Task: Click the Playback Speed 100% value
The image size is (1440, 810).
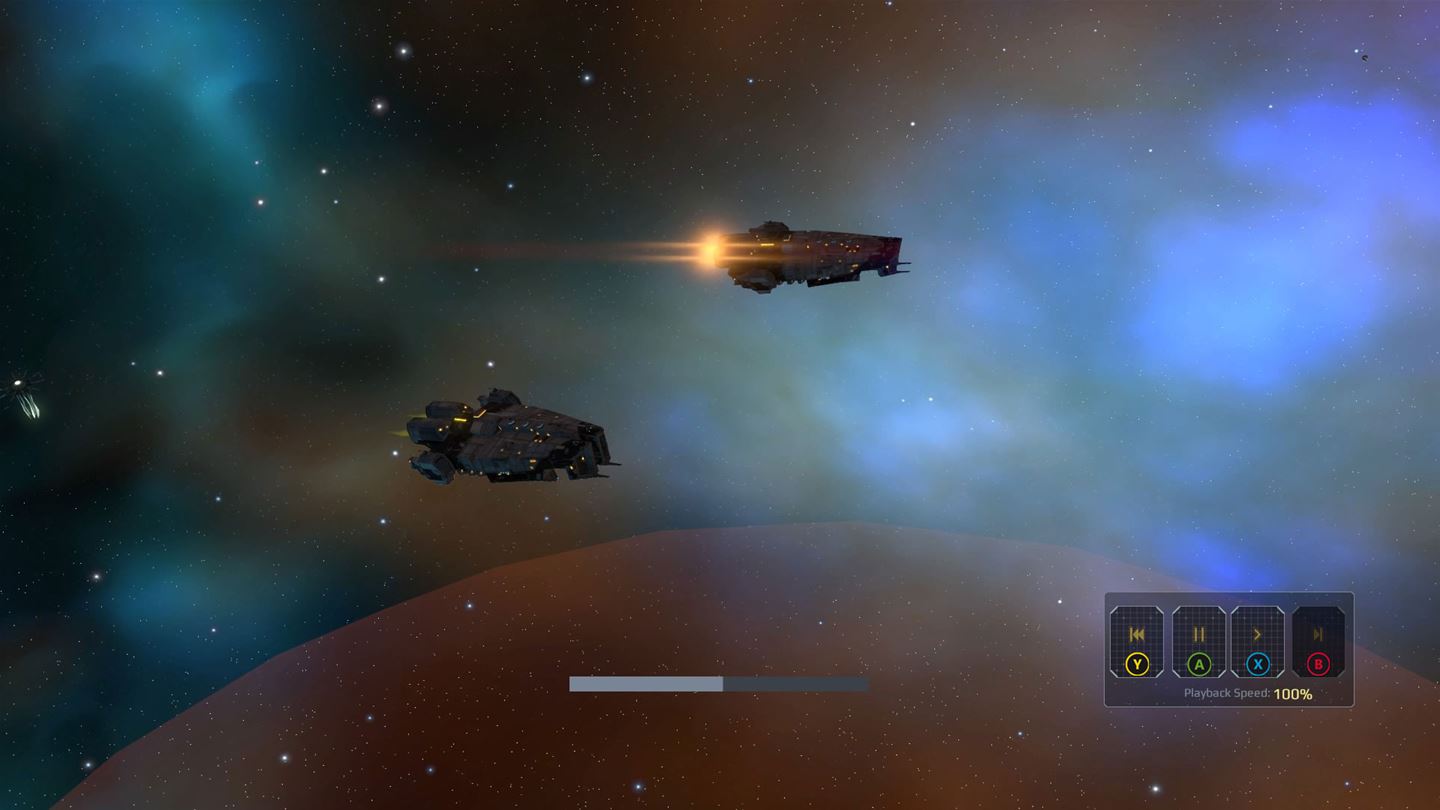Action: coord(1293,692)
